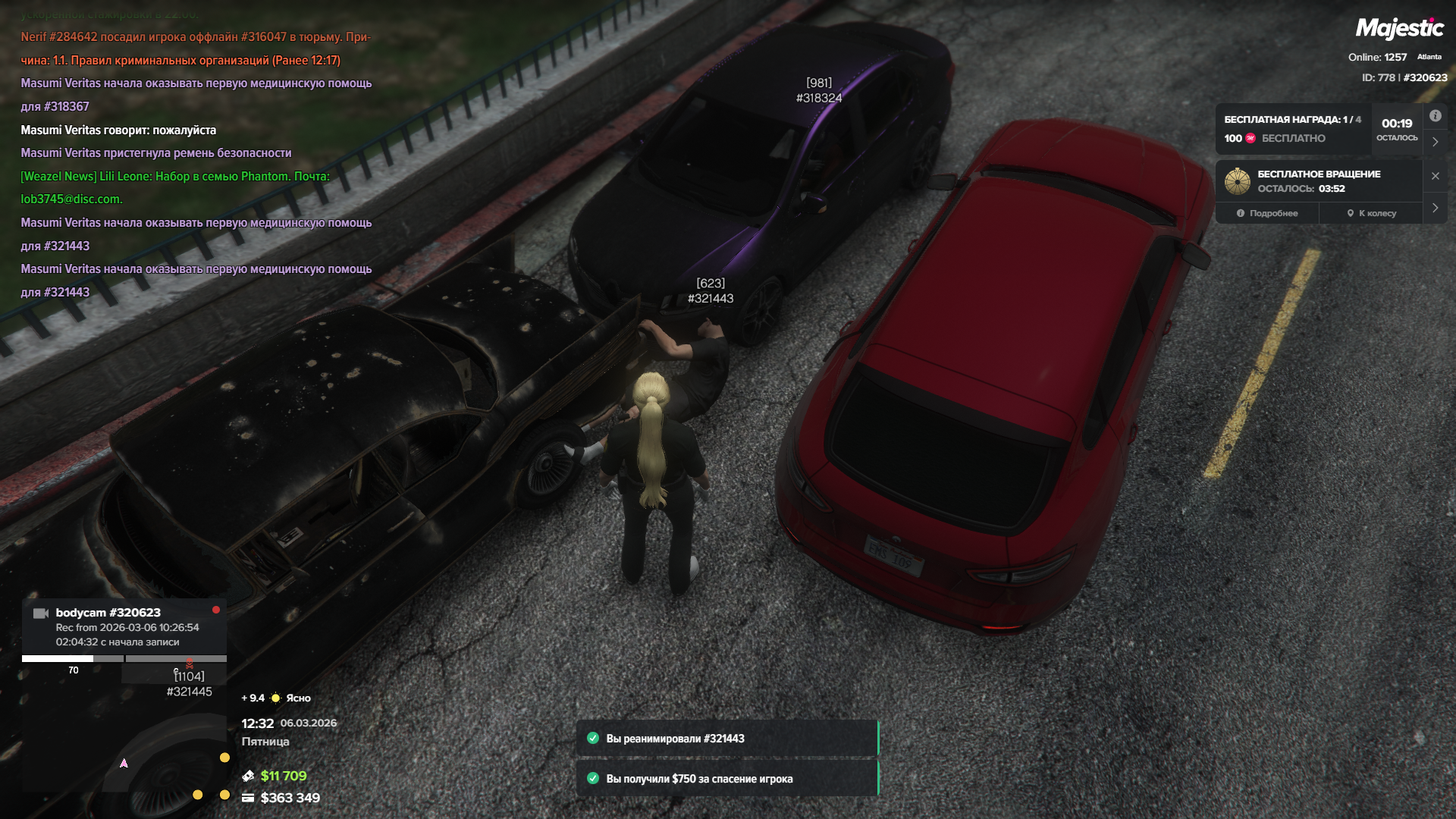Viewport: 1456px width, 819px height.
Task: Select the bodycam recording panel
Action: (x=125, y=626)
